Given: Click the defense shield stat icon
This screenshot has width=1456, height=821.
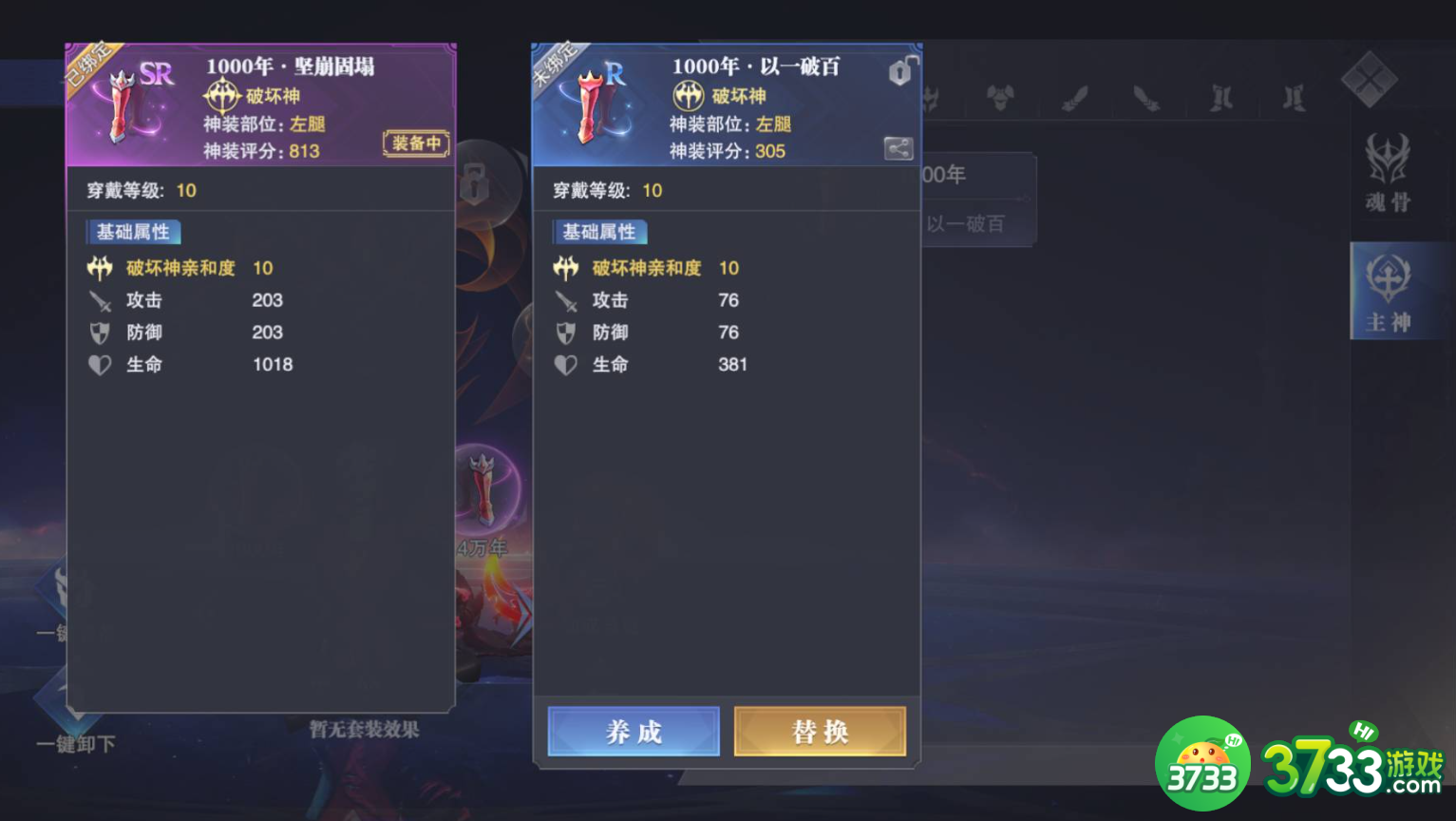Looking at the screenshot, I should tap(99, 333).
